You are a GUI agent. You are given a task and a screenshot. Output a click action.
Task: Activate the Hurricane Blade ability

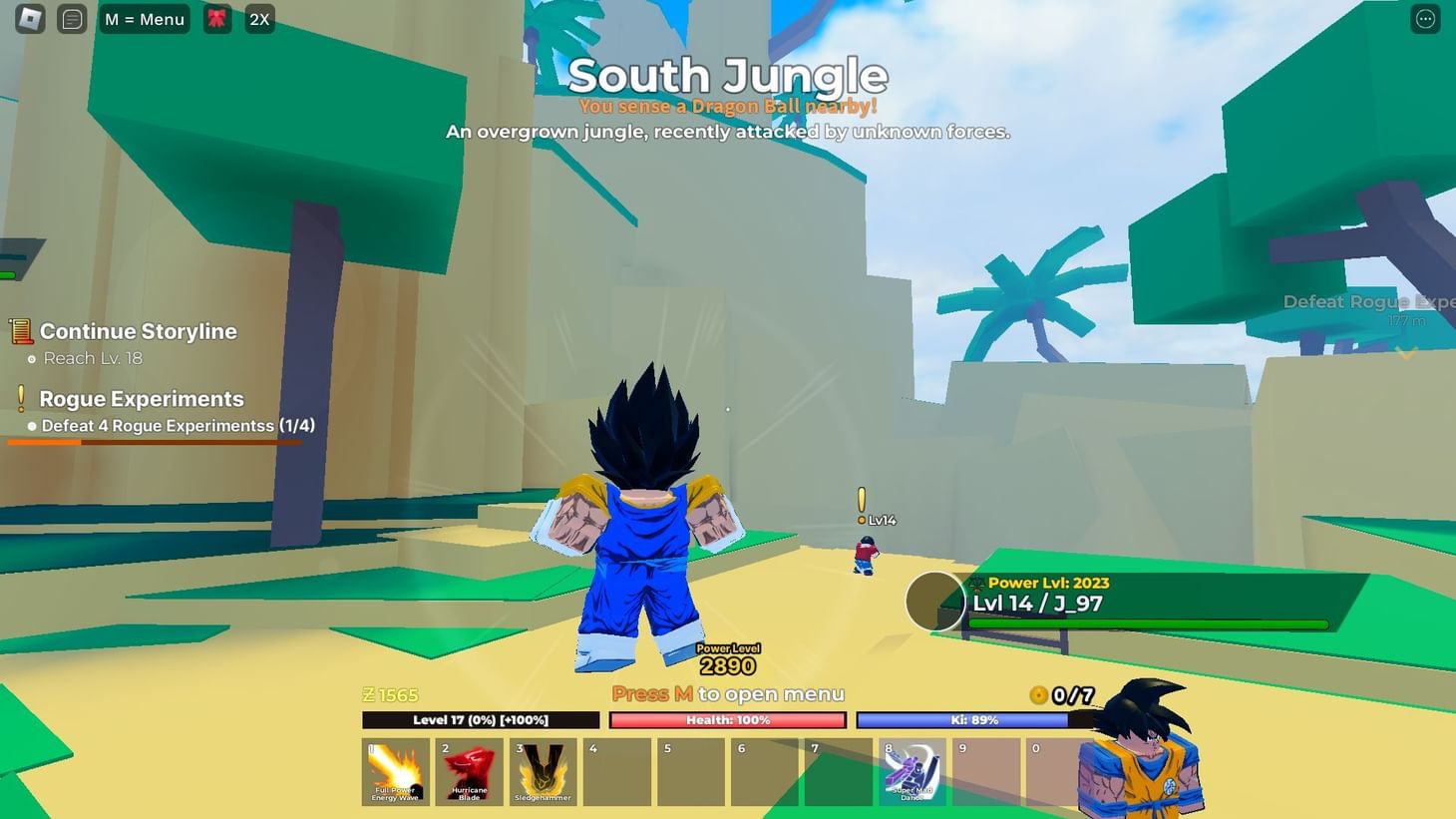click(x=469, y=771)
